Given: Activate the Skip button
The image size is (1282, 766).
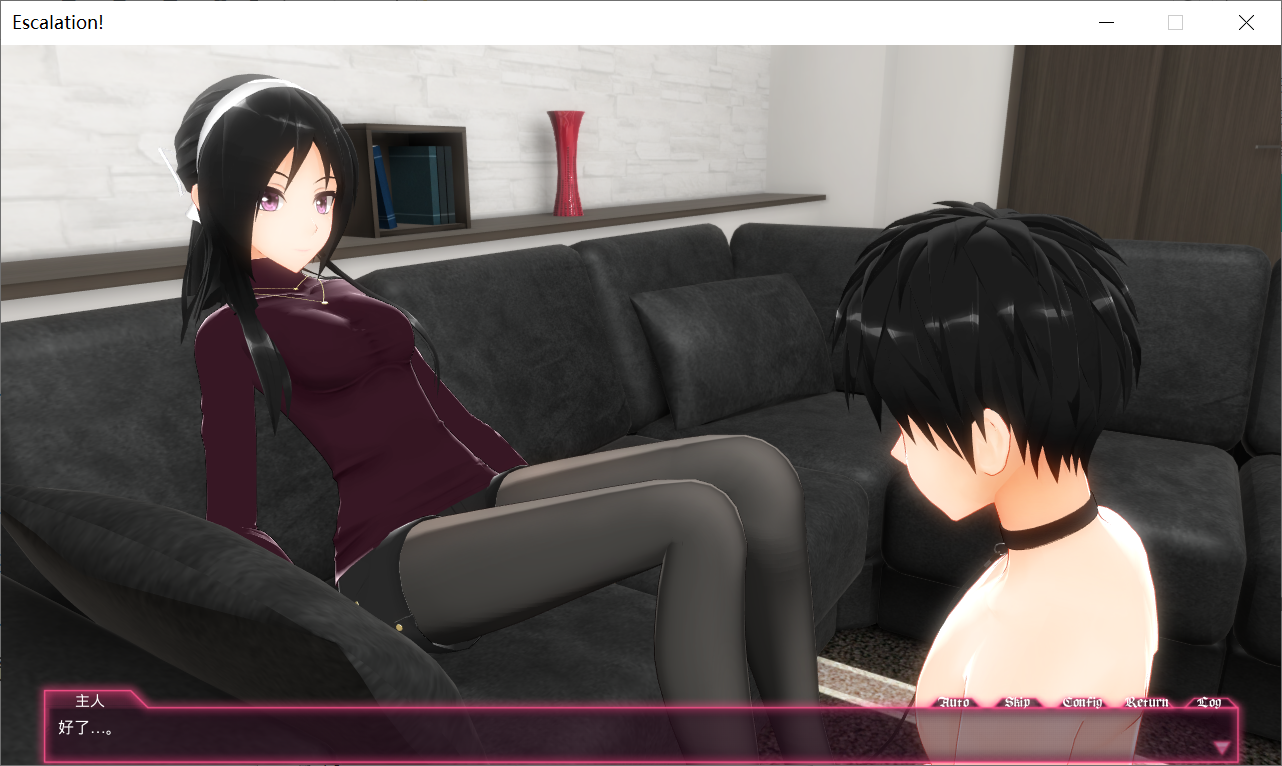Looking at the screenshot, I should pyautogui.click(x=1017, y=702).
